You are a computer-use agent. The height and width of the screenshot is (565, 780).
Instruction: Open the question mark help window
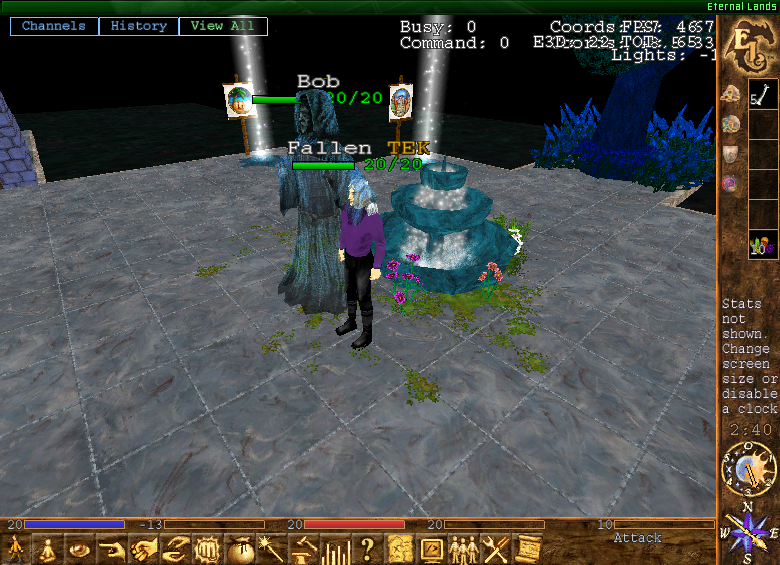[367, 549]
